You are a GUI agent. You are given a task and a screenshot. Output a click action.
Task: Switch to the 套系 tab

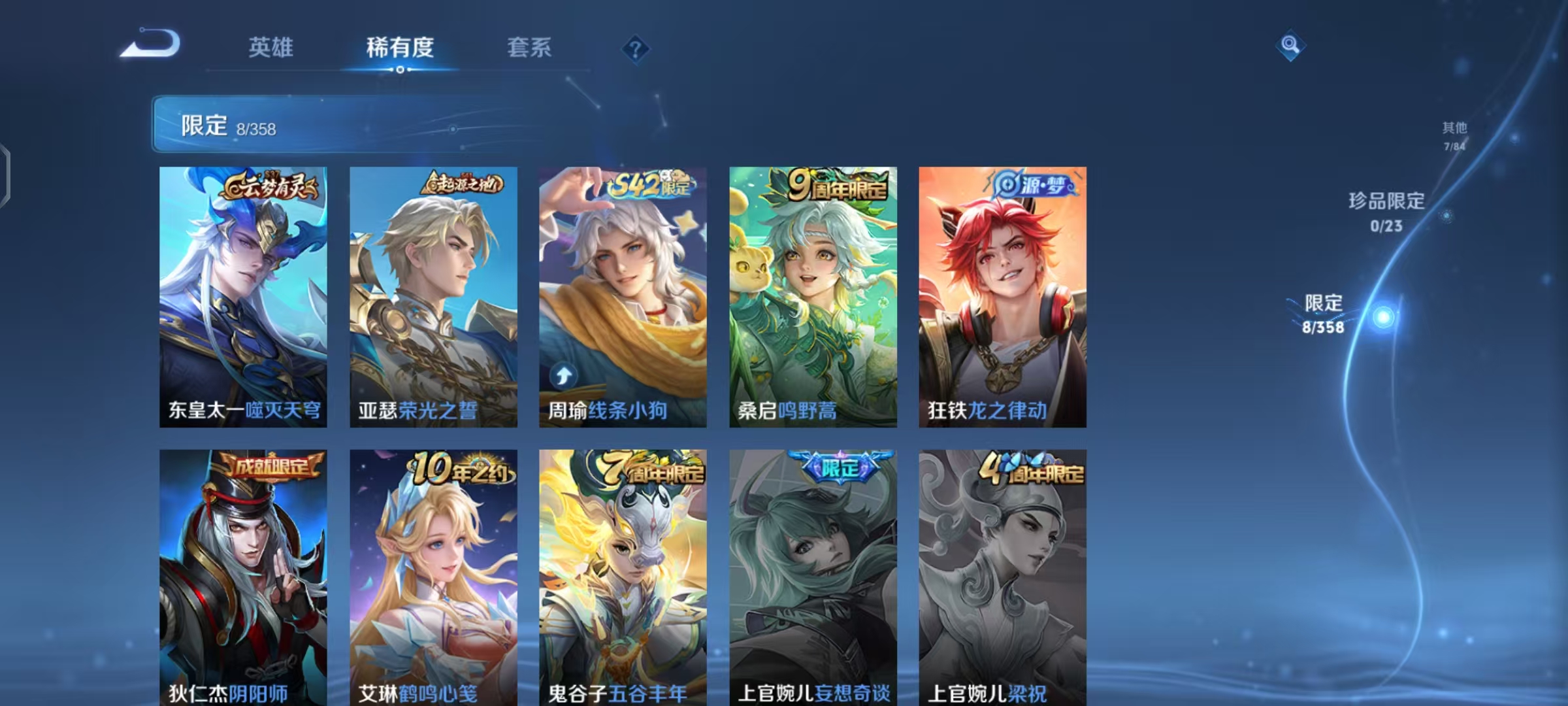click(529, 48)
